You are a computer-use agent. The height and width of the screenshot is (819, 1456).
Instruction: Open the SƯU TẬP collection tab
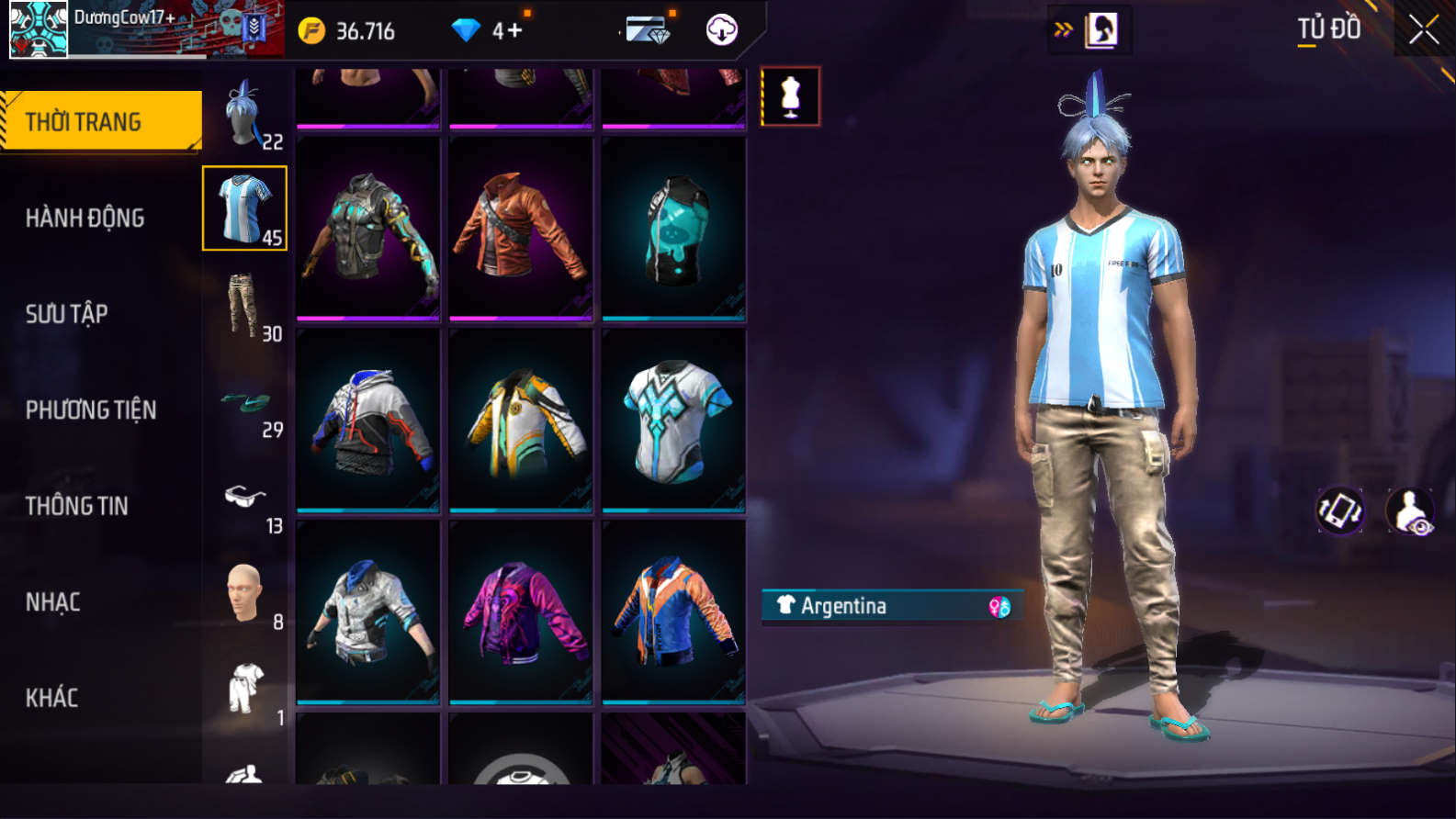coord(67,314)
